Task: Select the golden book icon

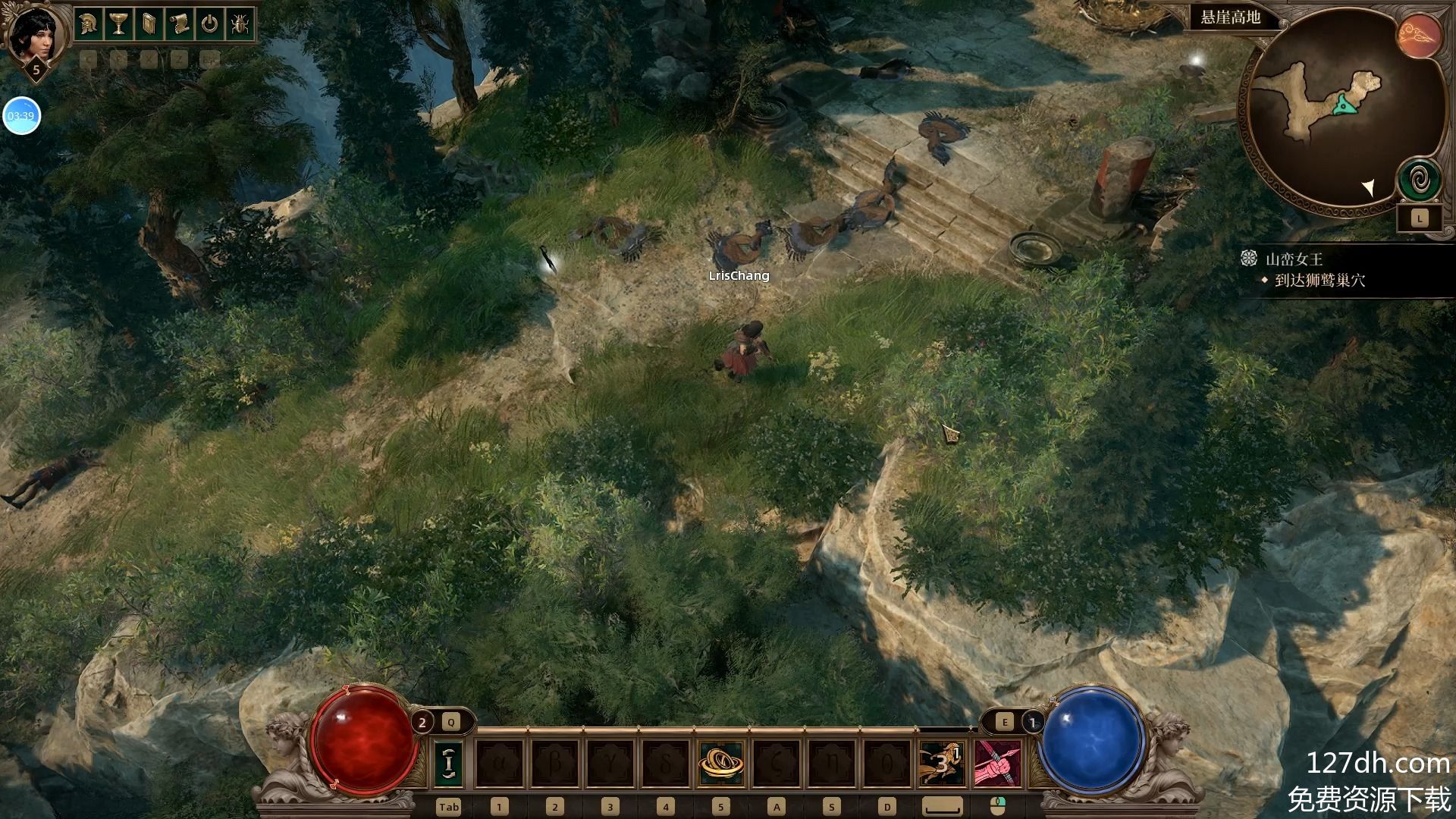Action: (148, 25)
